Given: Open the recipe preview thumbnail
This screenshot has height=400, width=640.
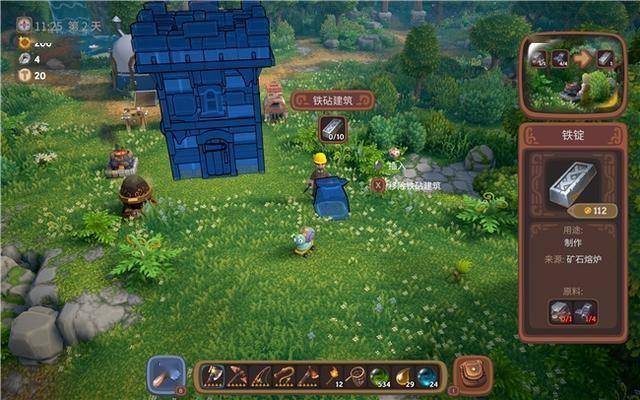Looking at the screenshot, I should [571, 72].
